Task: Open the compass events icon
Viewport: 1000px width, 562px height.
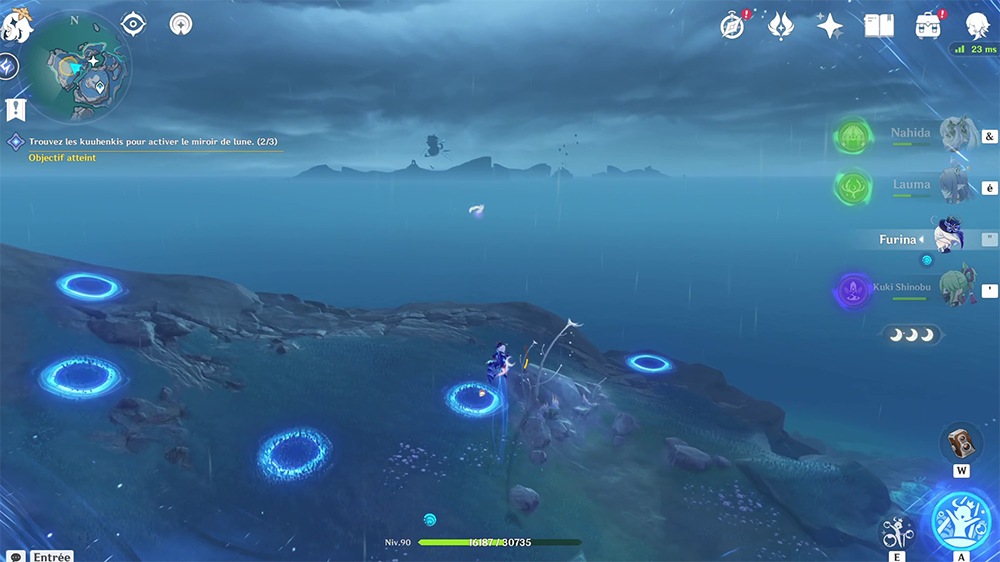Action: (x=733, y=26)
